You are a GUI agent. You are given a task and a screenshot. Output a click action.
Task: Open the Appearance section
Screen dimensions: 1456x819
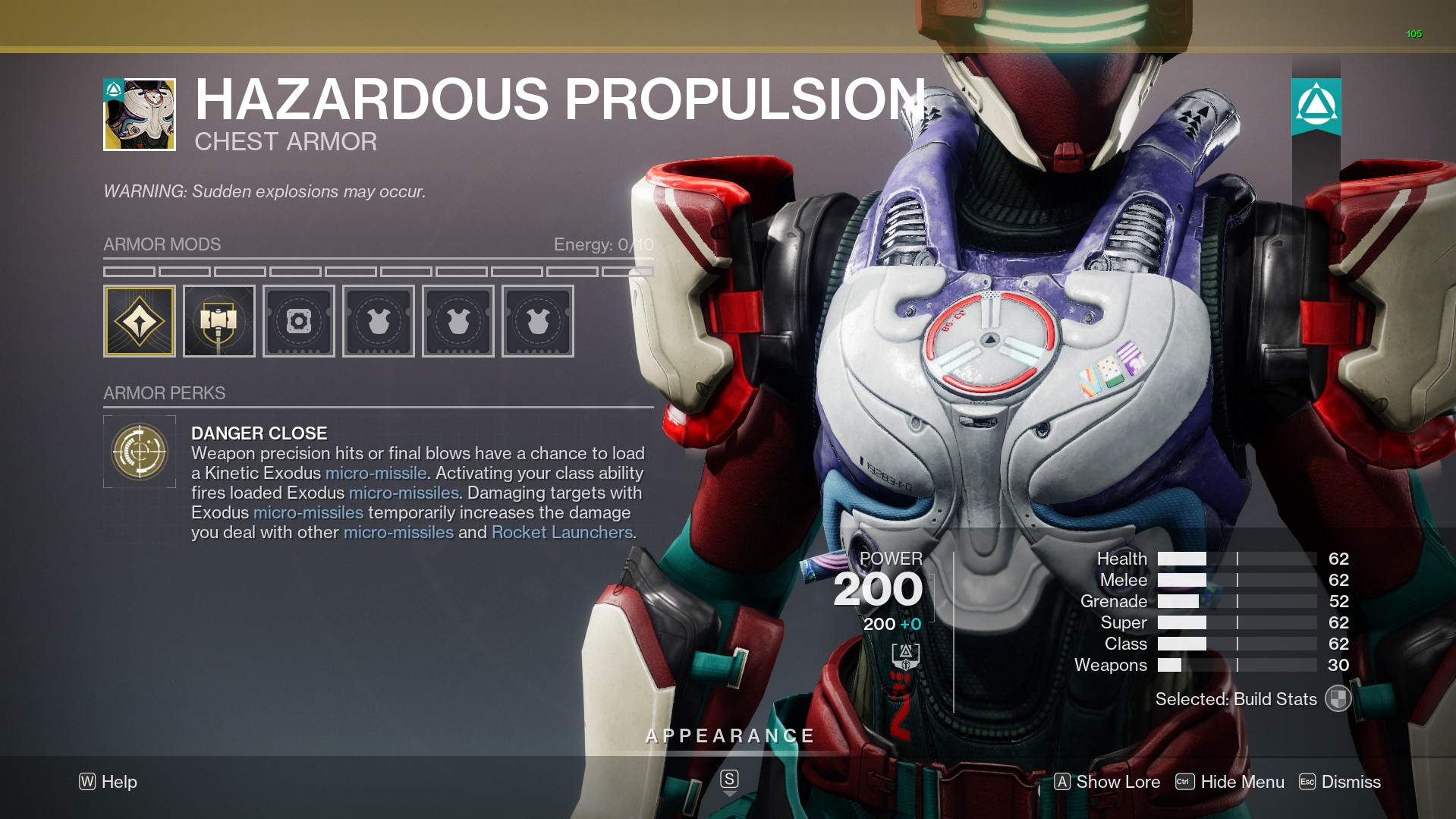[x=729, y=736]
